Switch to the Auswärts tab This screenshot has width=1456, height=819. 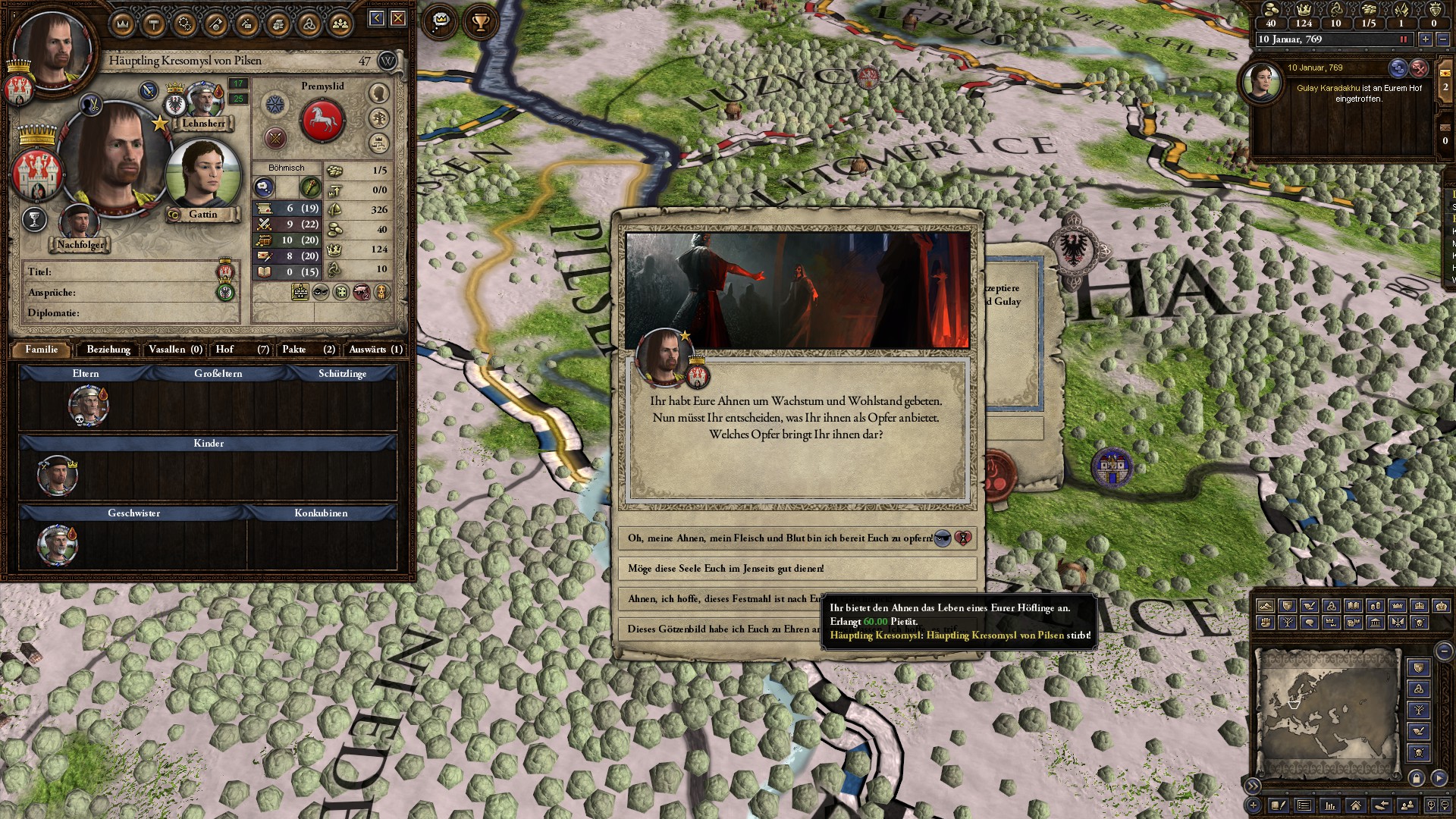tap(375, 350)
